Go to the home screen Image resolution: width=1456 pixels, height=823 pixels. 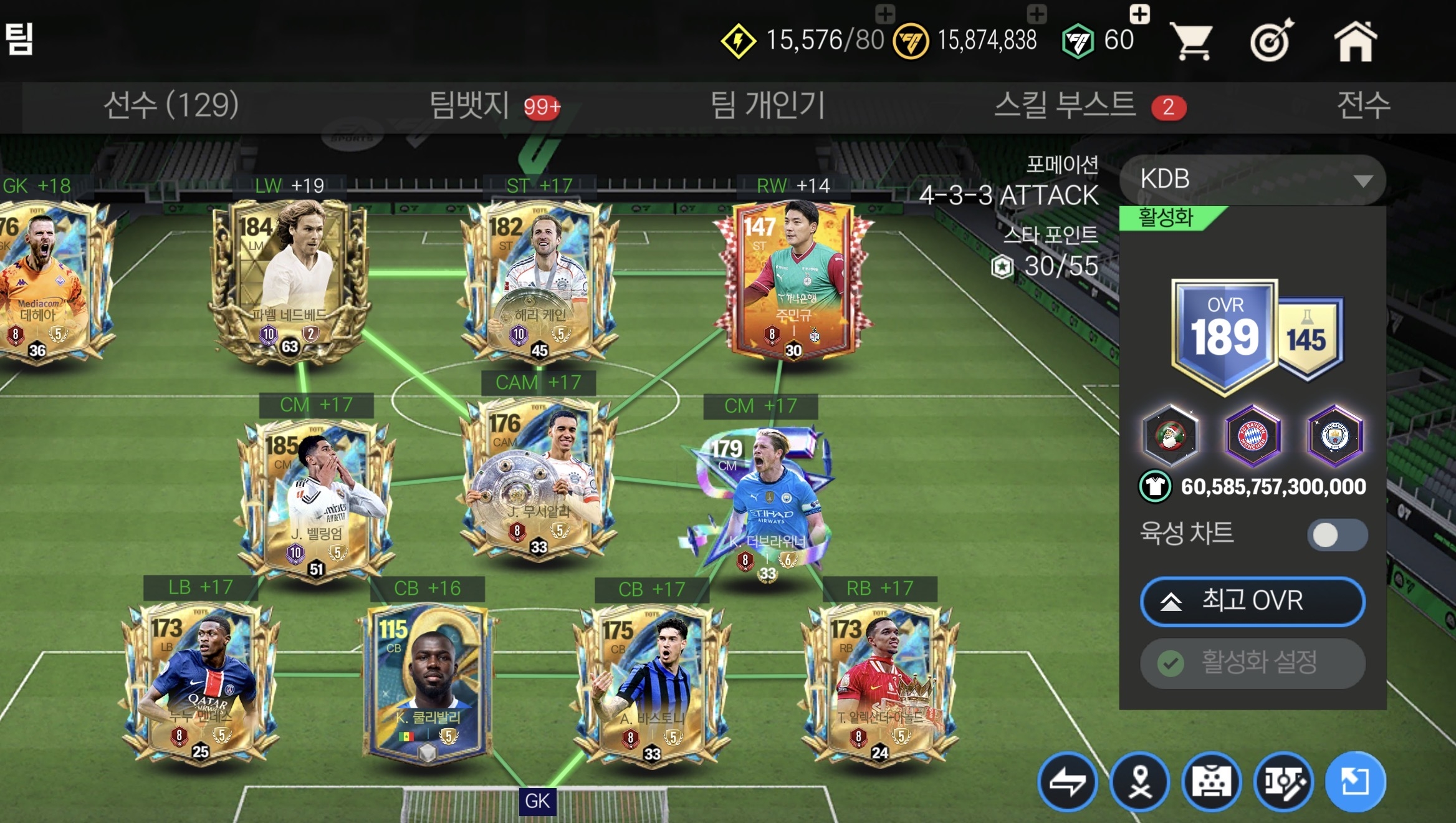click(1355, 41)
